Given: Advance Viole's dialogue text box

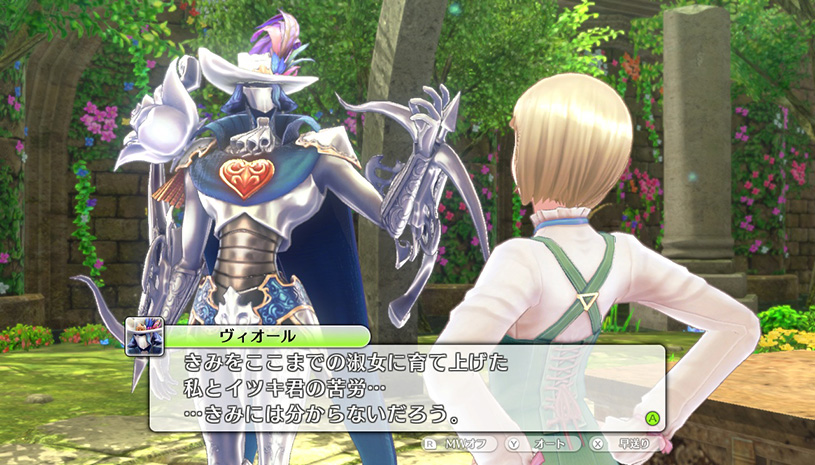Looking at the screenshot, I should coord(651,417).
